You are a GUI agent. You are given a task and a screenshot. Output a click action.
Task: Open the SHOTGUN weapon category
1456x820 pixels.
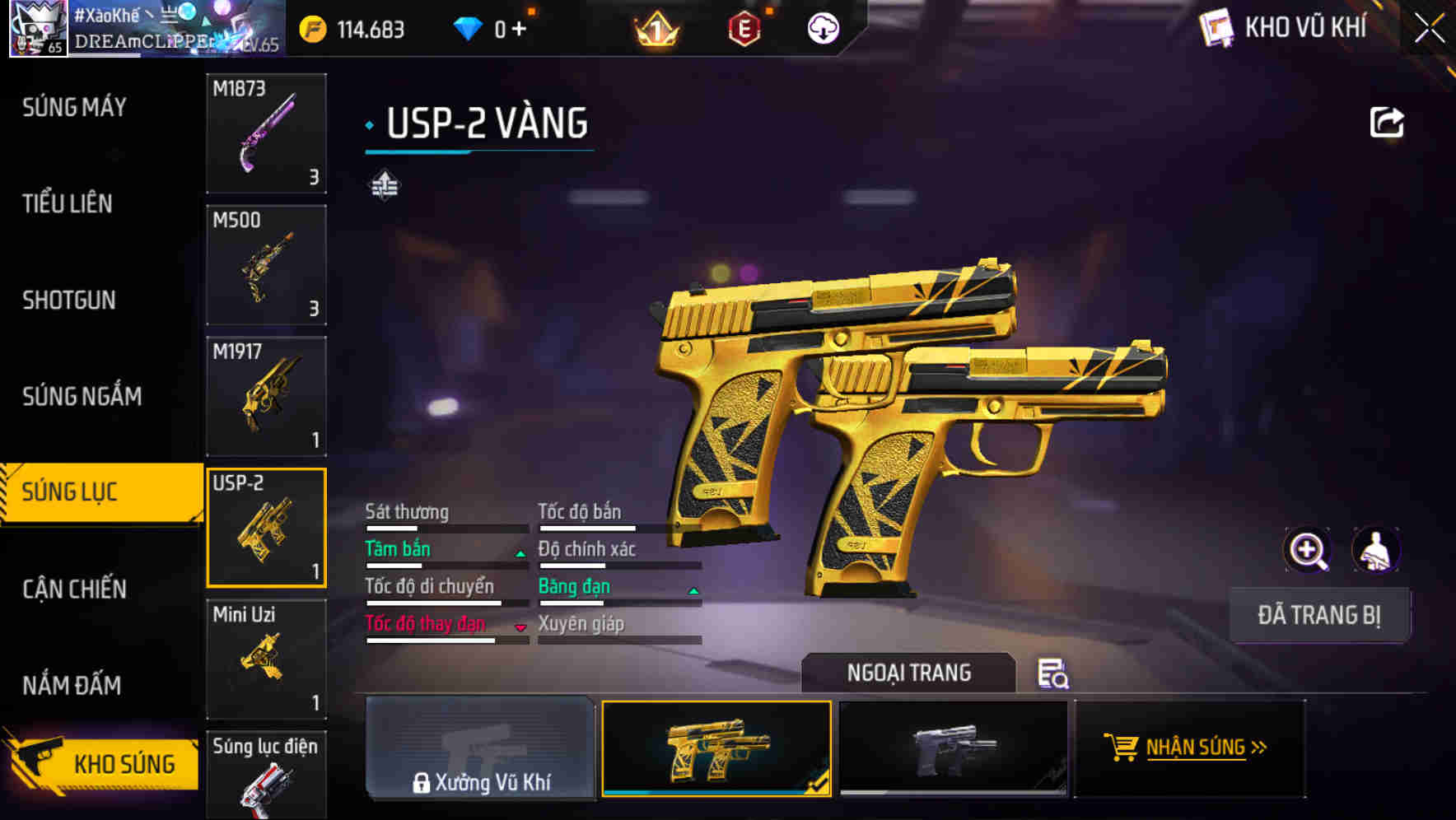click(x=70, y=301)
